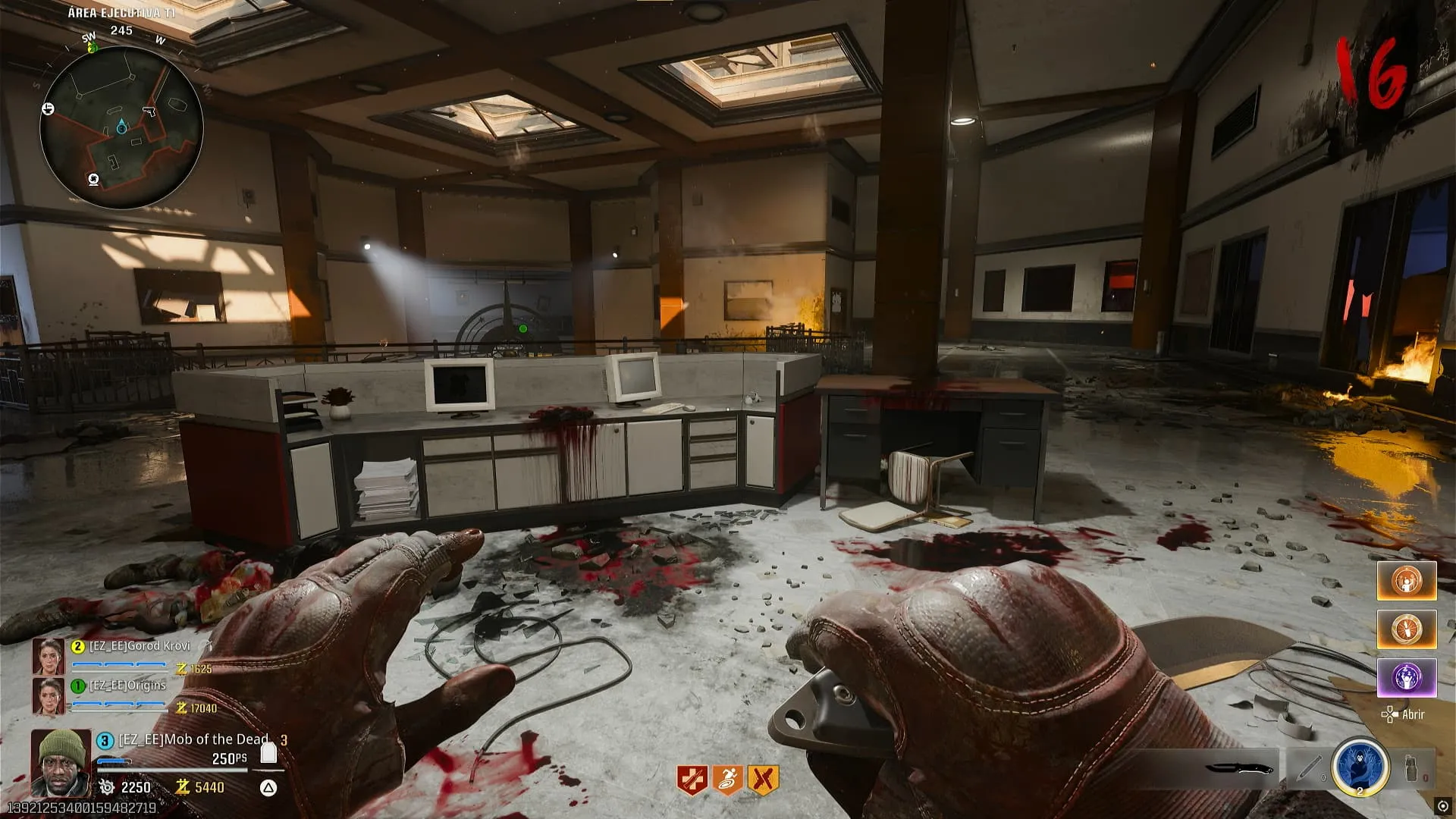
Task: Click the Gorod Krovi teammate portrait
Action: point(49,657)
